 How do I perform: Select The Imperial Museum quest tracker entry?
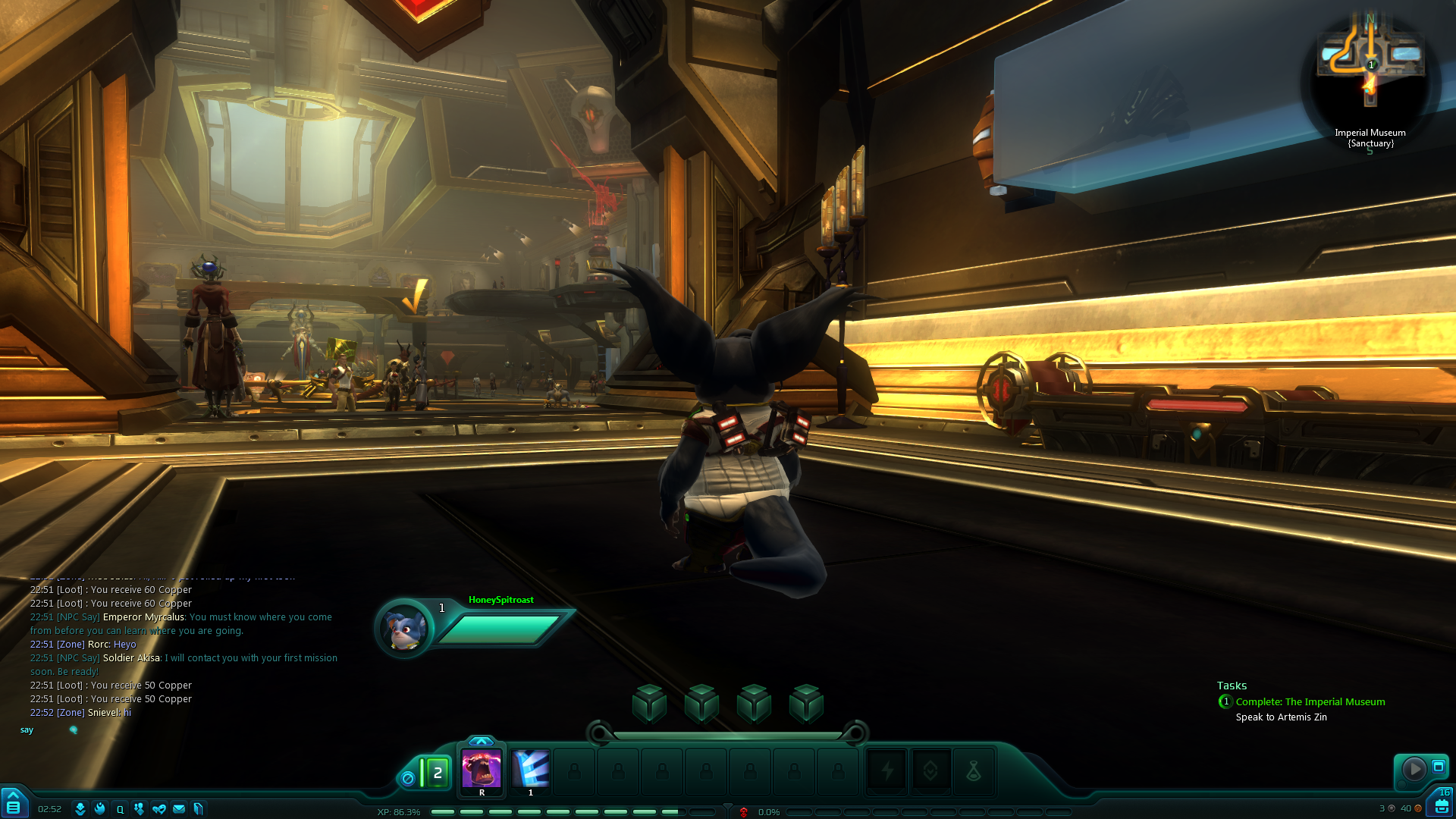[x=1310, y=702]
